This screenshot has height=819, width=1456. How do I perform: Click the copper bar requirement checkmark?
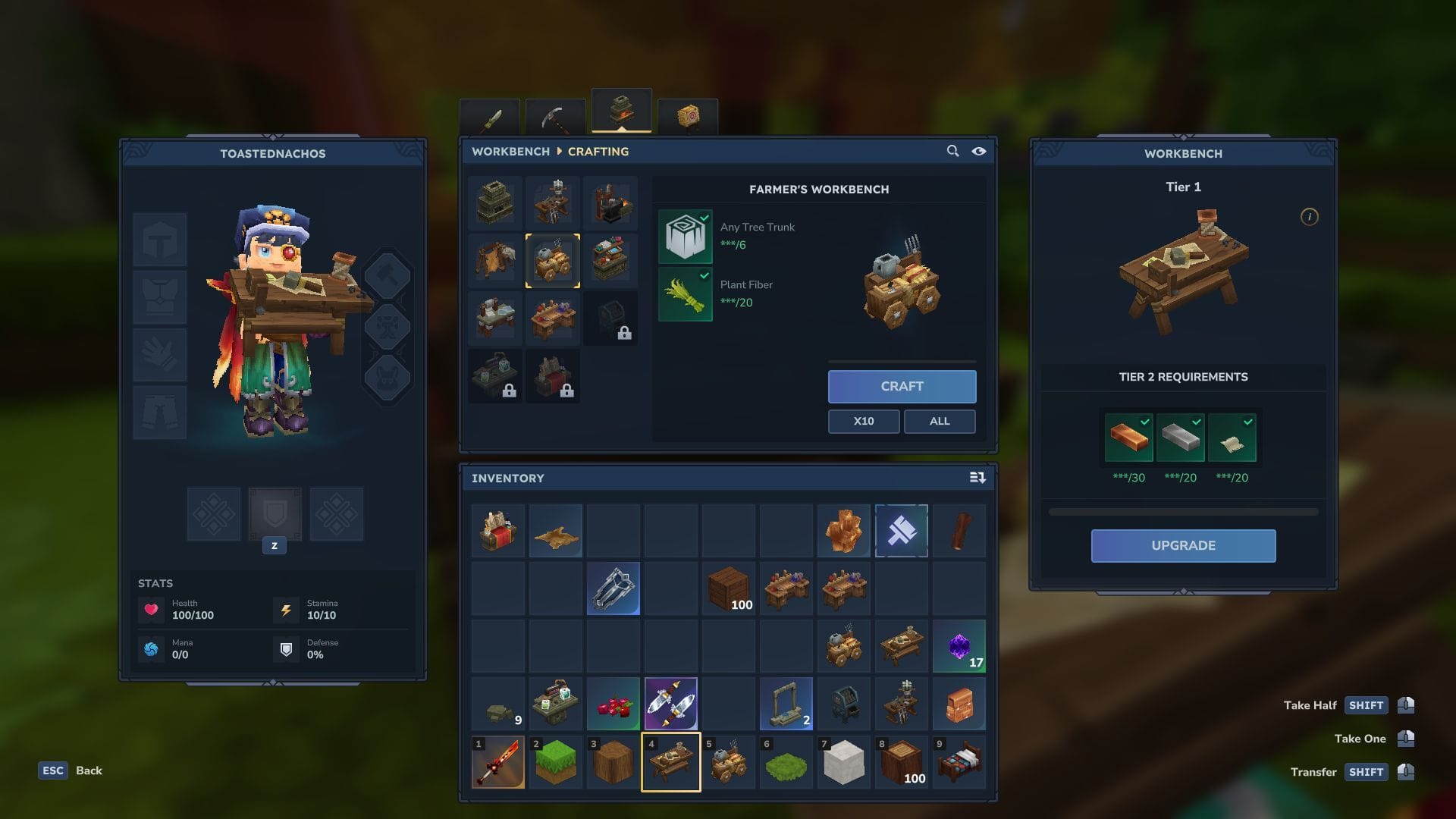(1147, 421)
